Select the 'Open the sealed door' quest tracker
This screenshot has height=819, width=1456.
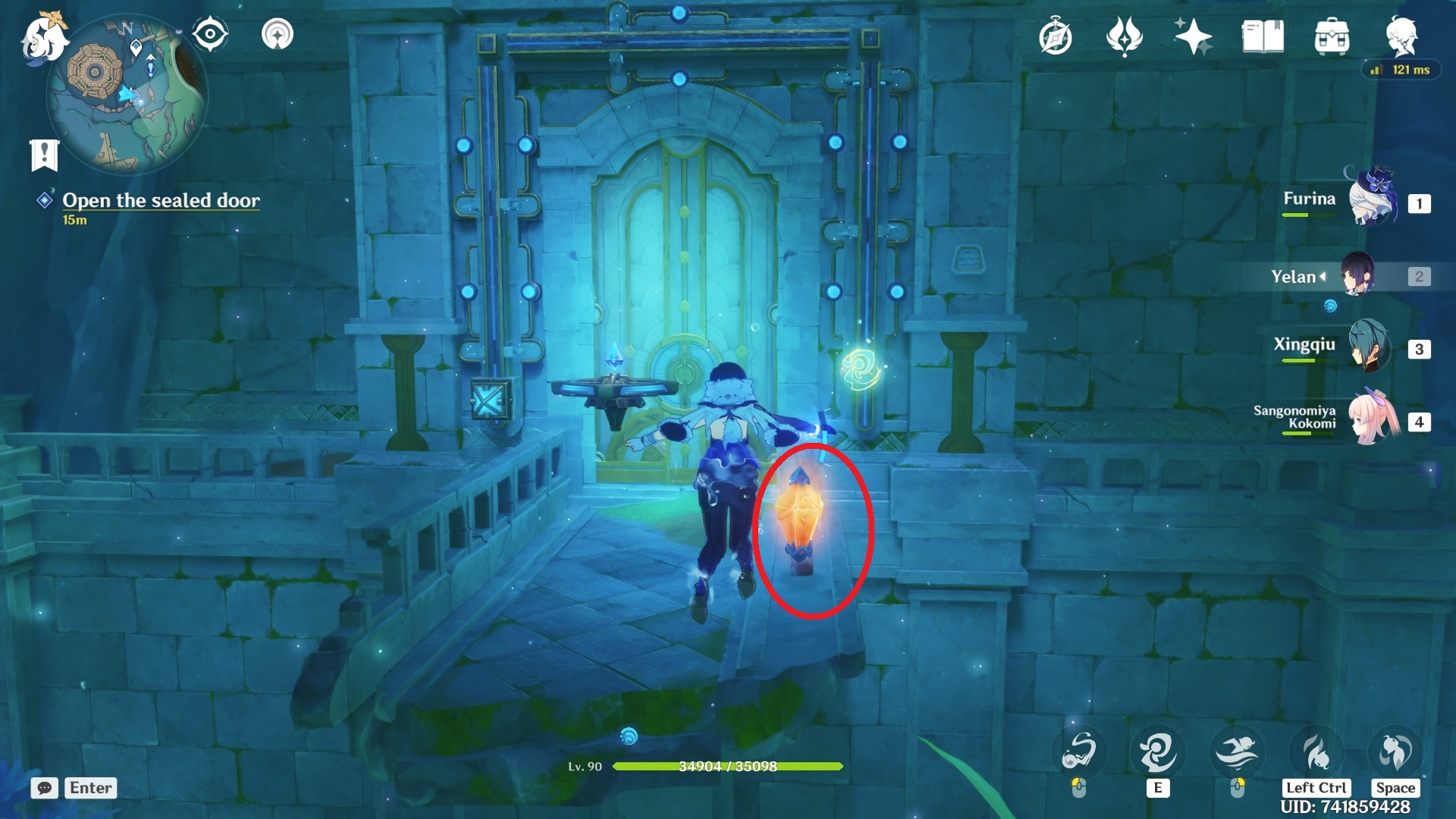(161, 200)
